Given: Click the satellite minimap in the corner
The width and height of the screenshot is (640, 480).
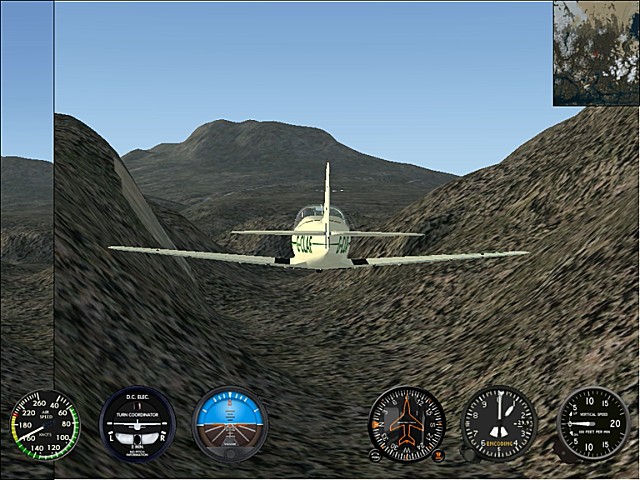Looking at the screenshot, I should [596, 52].
